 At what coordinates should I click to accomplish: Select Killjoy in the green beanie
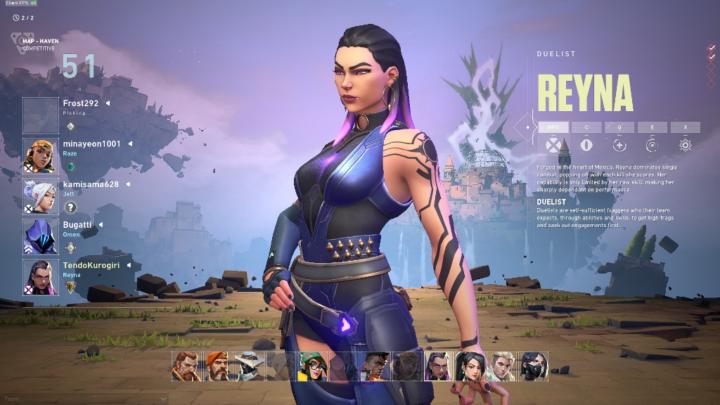tap(312, 366)
